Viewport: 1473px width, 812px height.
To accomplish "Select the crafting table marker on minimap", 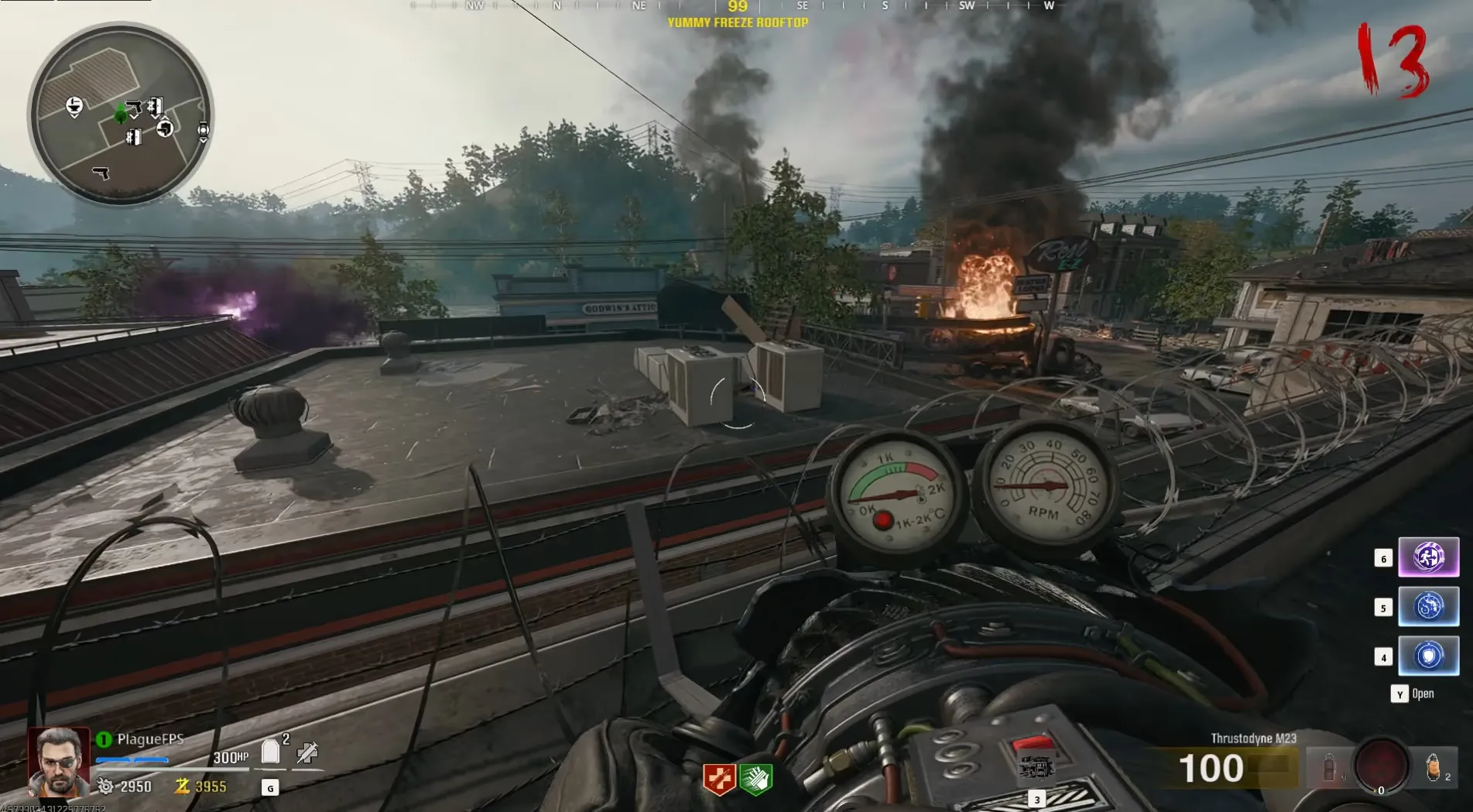I will coord(74,106).
